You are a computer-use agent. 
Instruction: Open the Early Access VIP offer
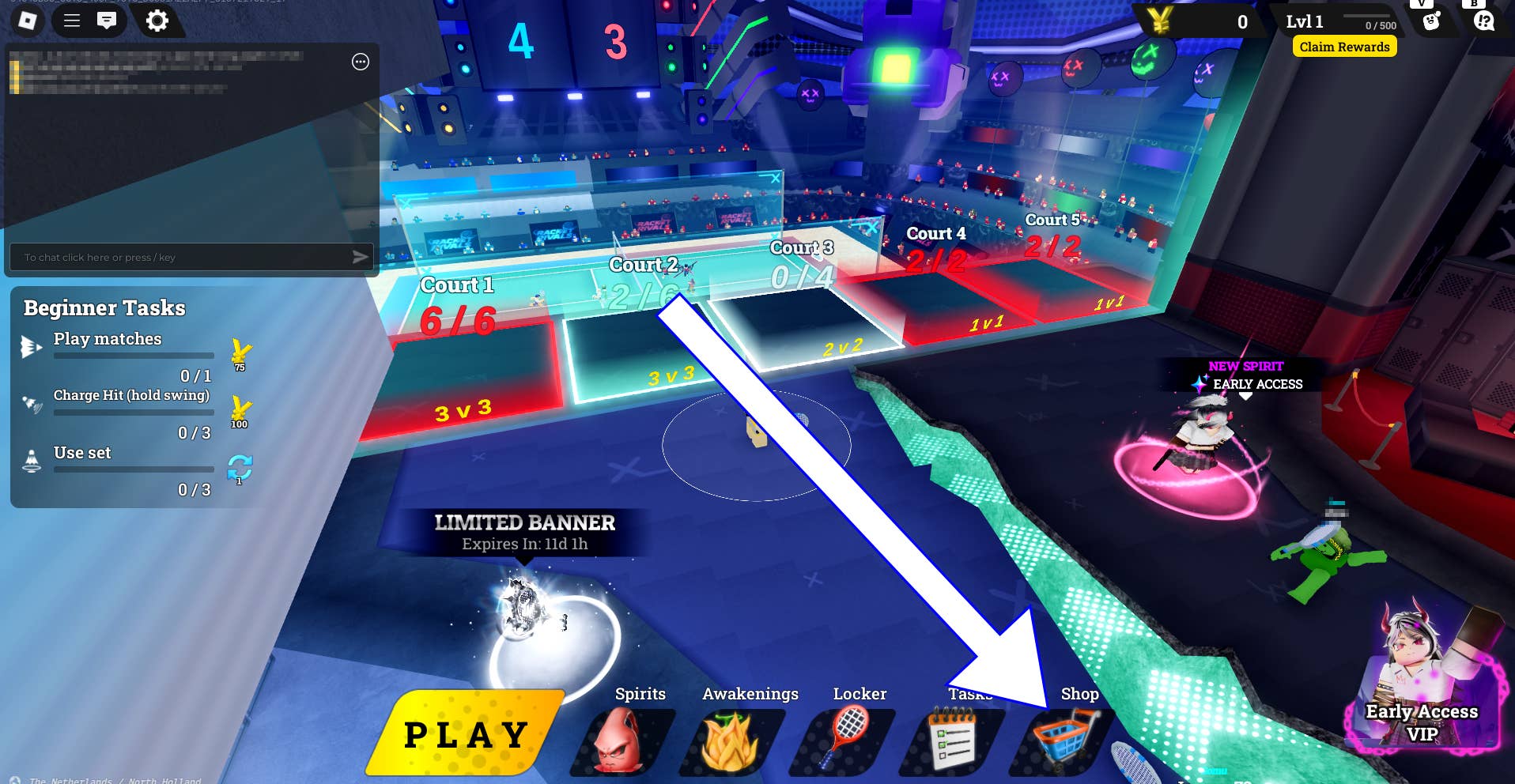1422,695
